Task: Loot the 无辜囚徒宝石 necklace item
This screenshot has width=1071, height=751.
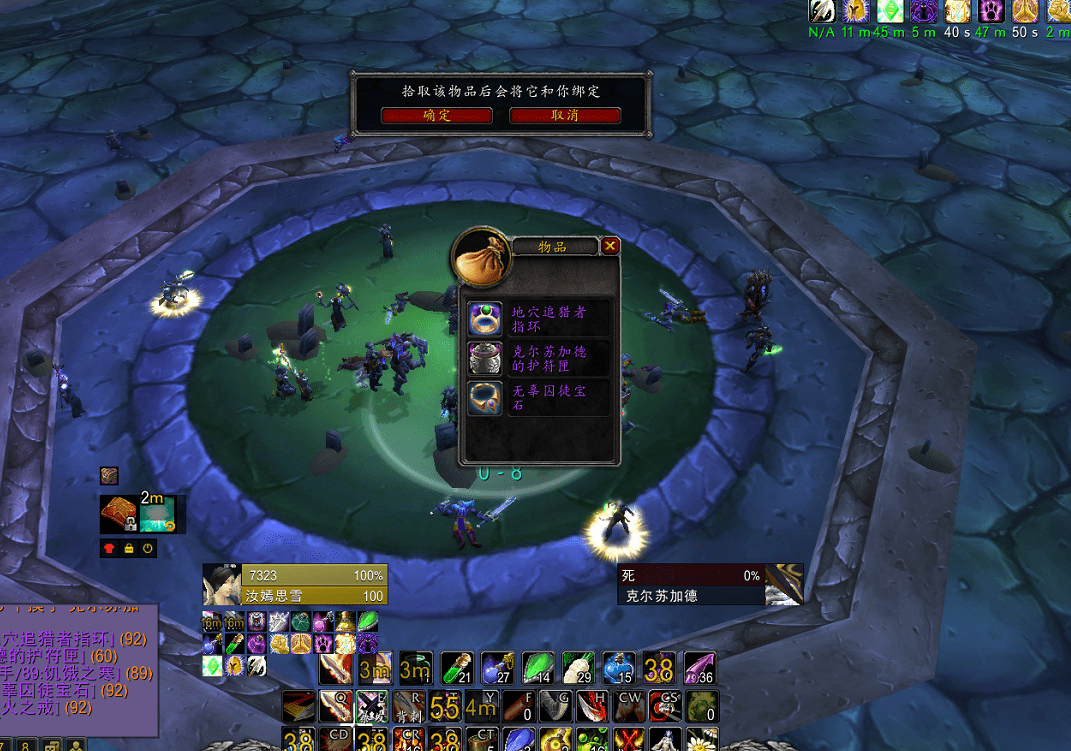Action: (x=486, y=398)
